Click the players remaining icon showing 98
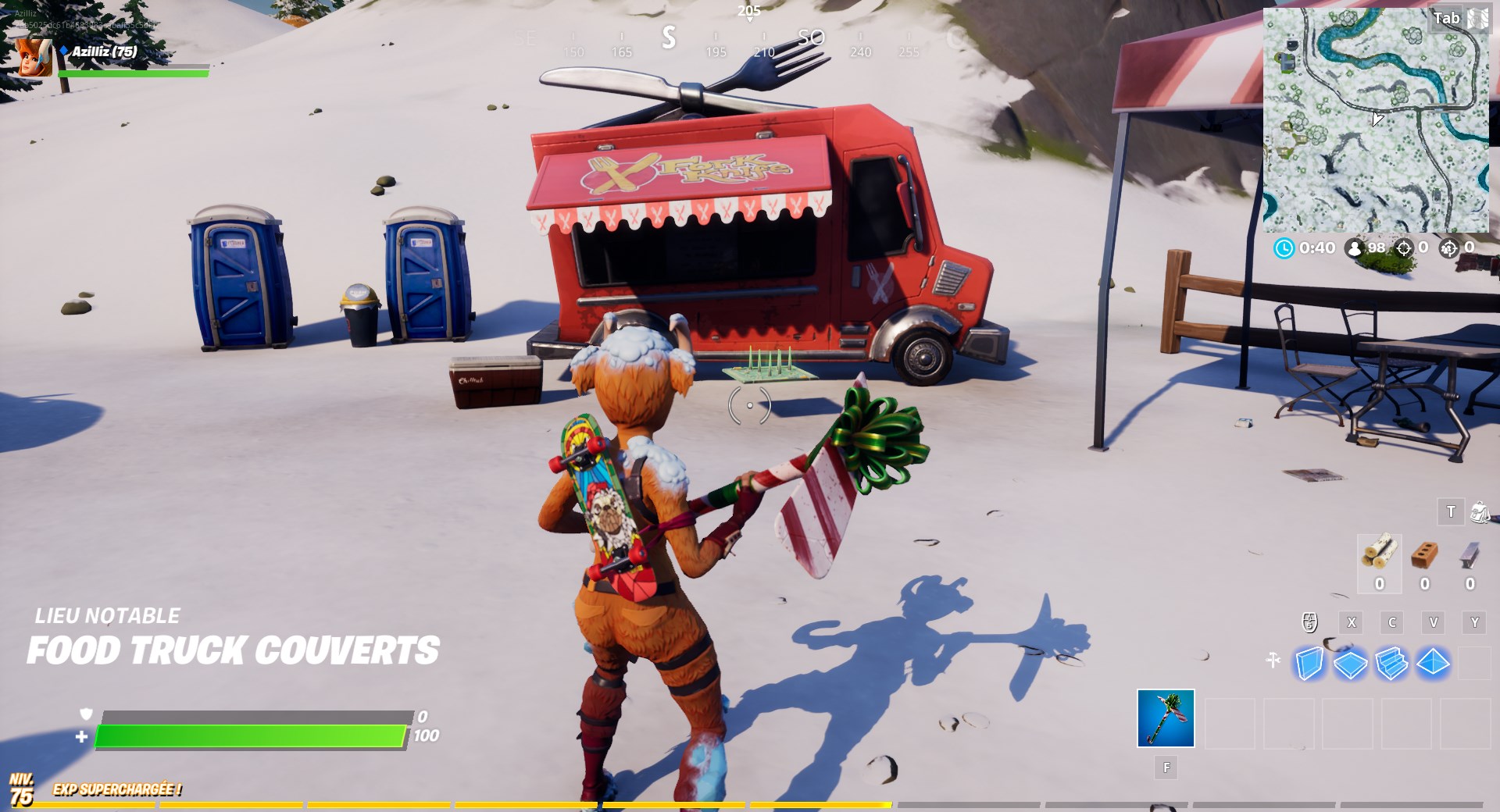 [1354, 248]
